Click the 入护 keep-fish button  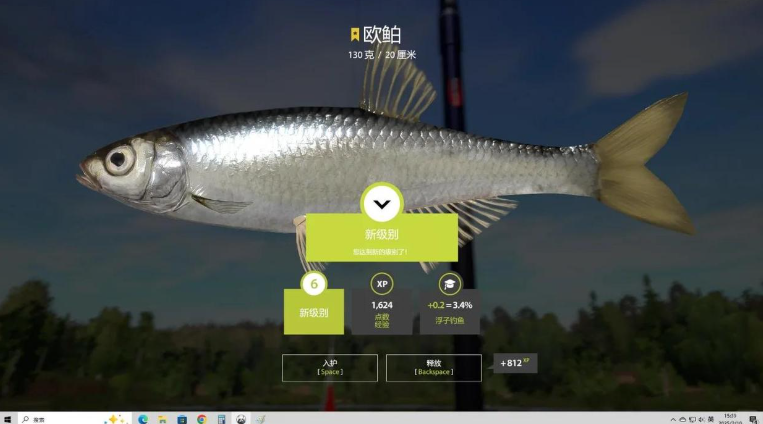click(x=330, y=367)
